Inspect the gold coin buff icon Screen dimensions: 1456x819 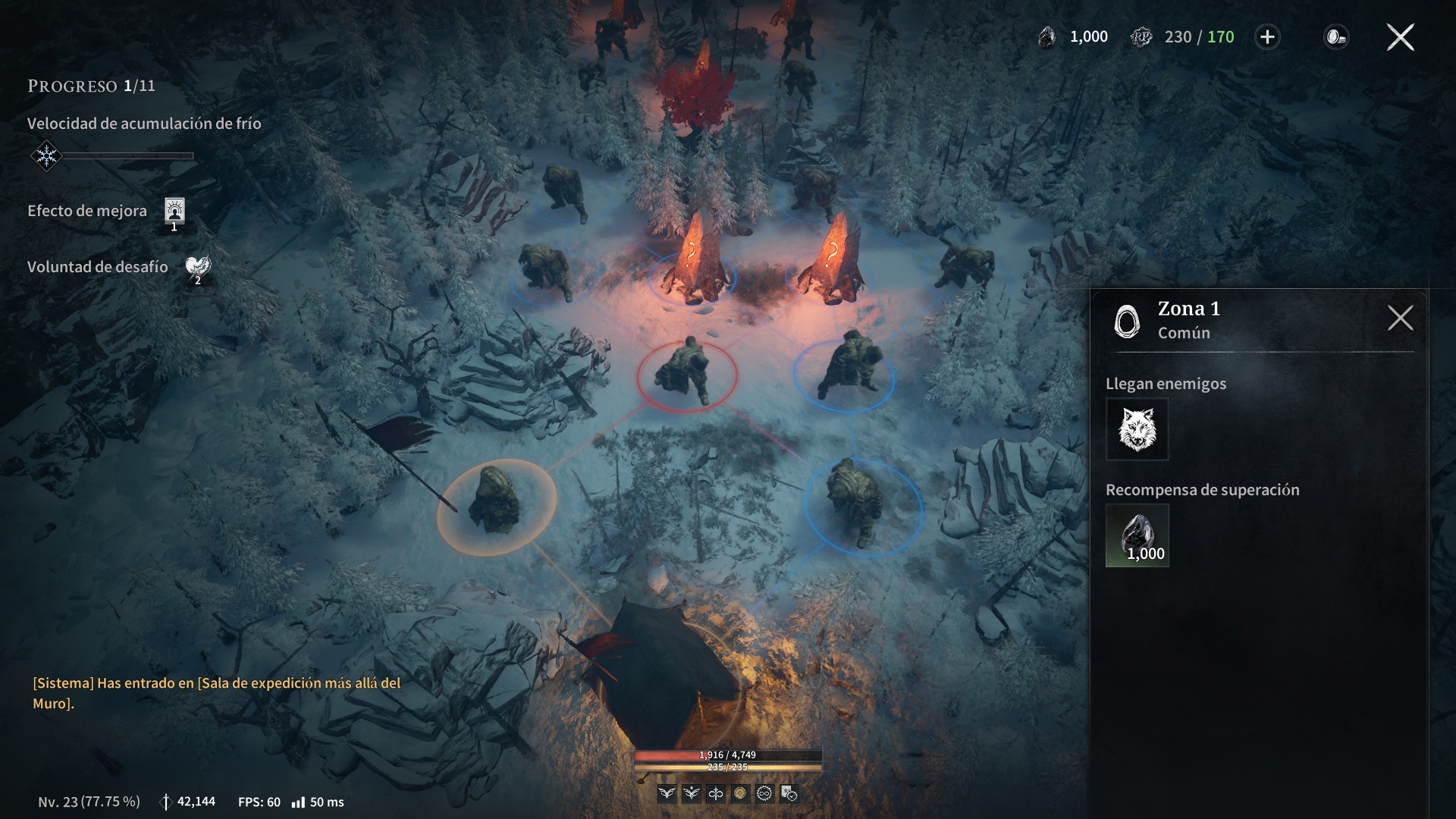point(740,793)
